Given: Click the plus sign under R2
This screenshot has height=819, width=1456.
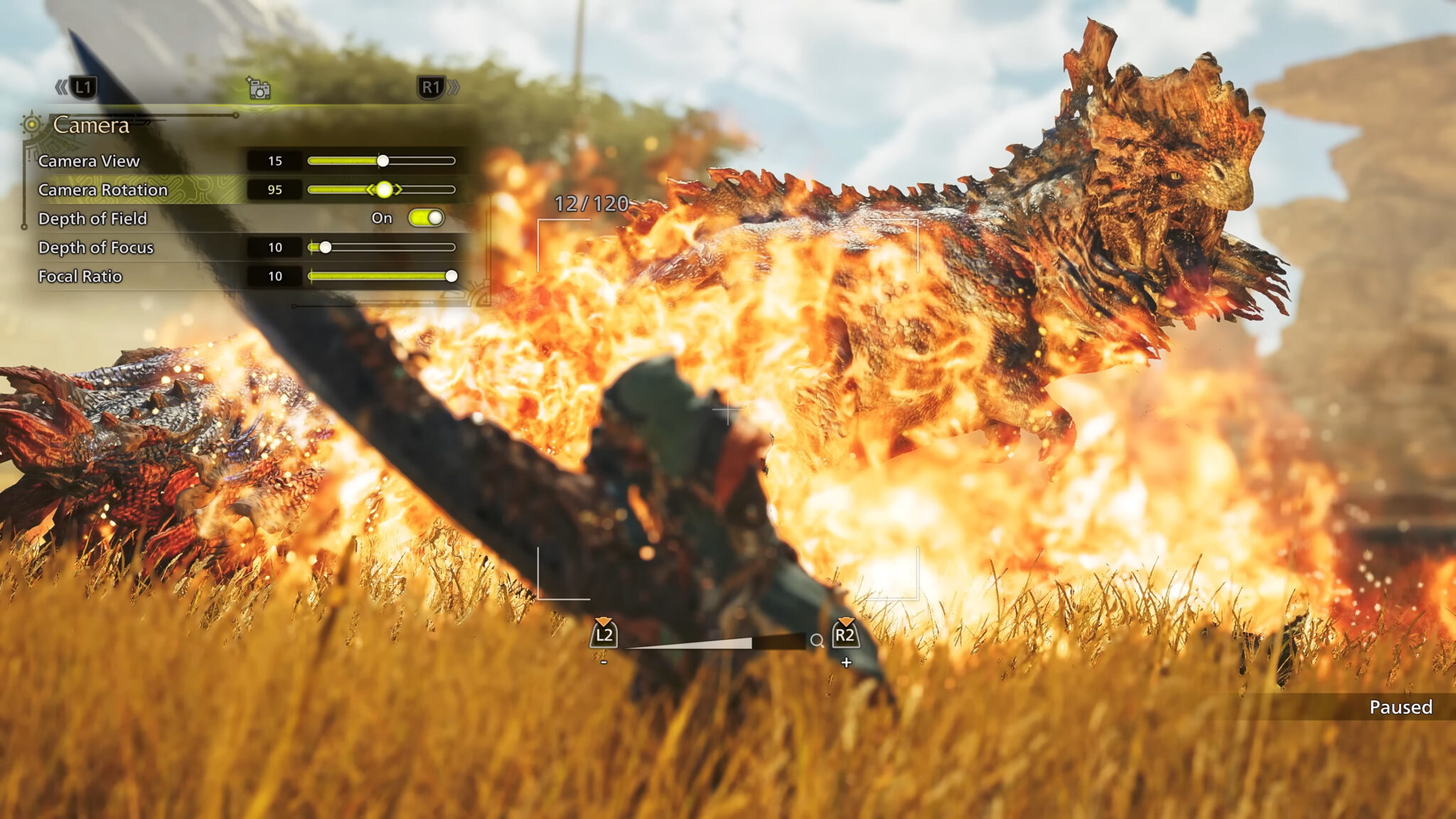Looking at the screenshot, I should [x=847, y=662].
